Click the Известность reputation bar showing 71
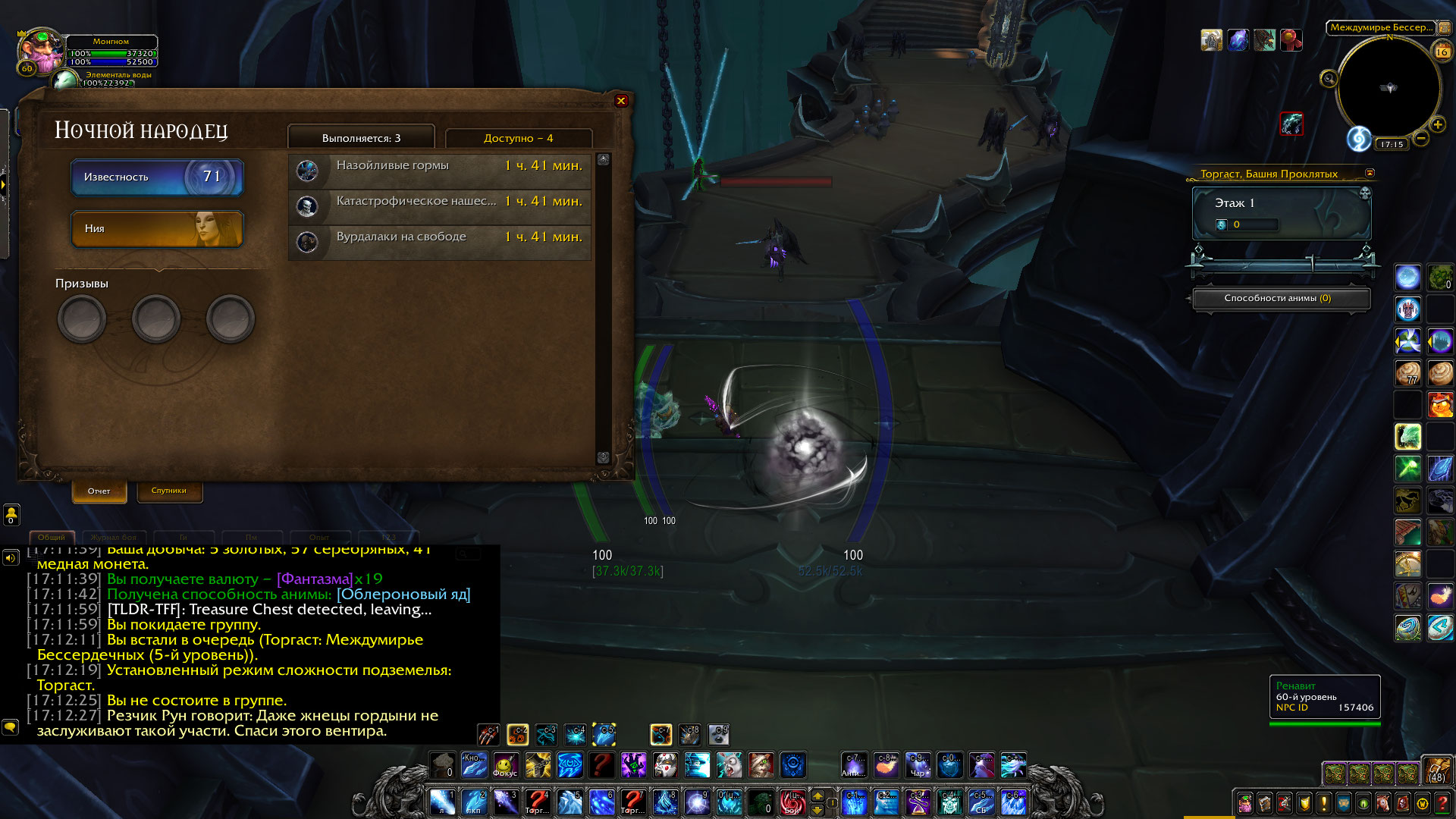1456x819 pixels. click(157, 177)
